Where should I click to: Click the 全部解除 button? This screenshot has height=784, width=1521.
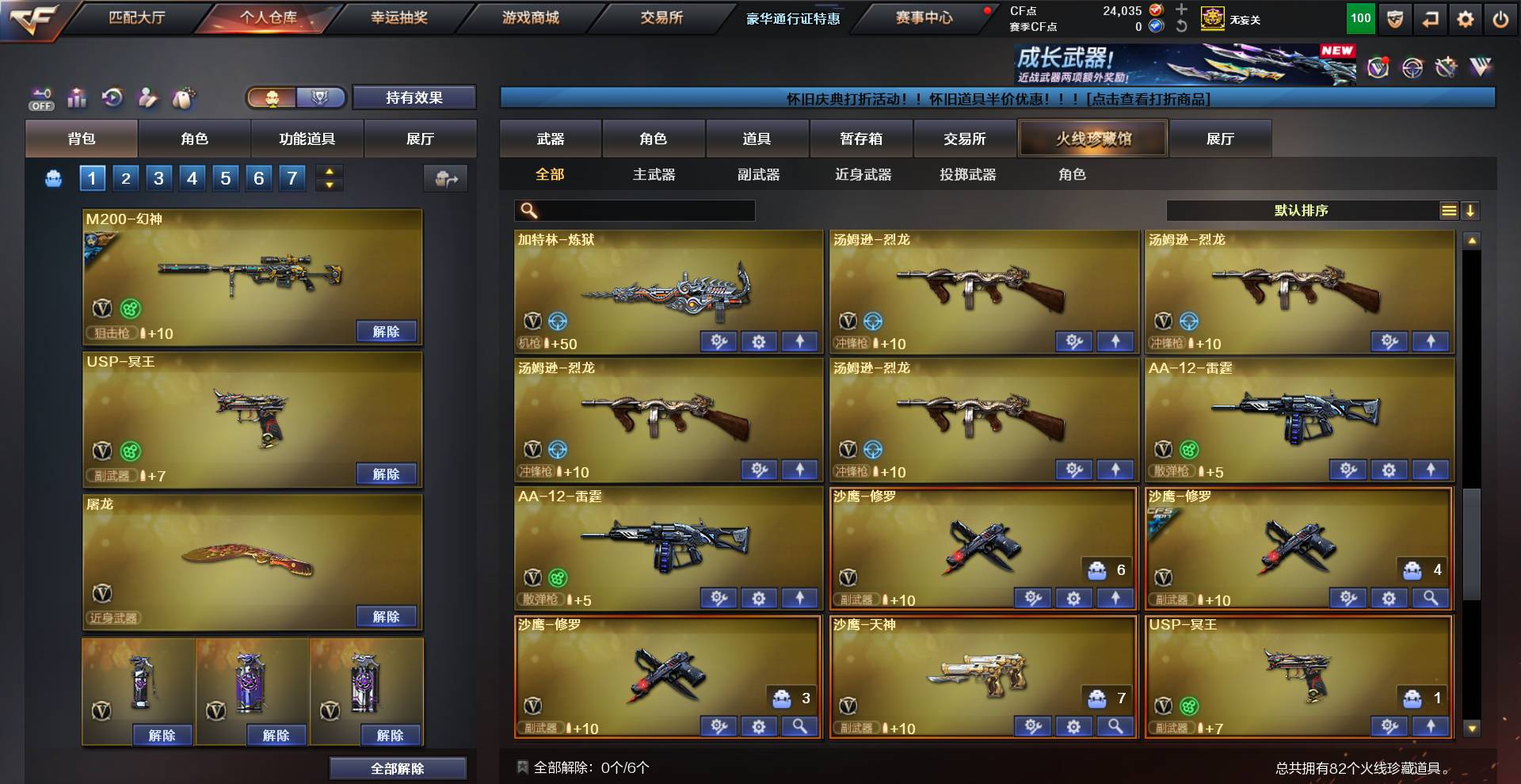(x=398, y=767)
